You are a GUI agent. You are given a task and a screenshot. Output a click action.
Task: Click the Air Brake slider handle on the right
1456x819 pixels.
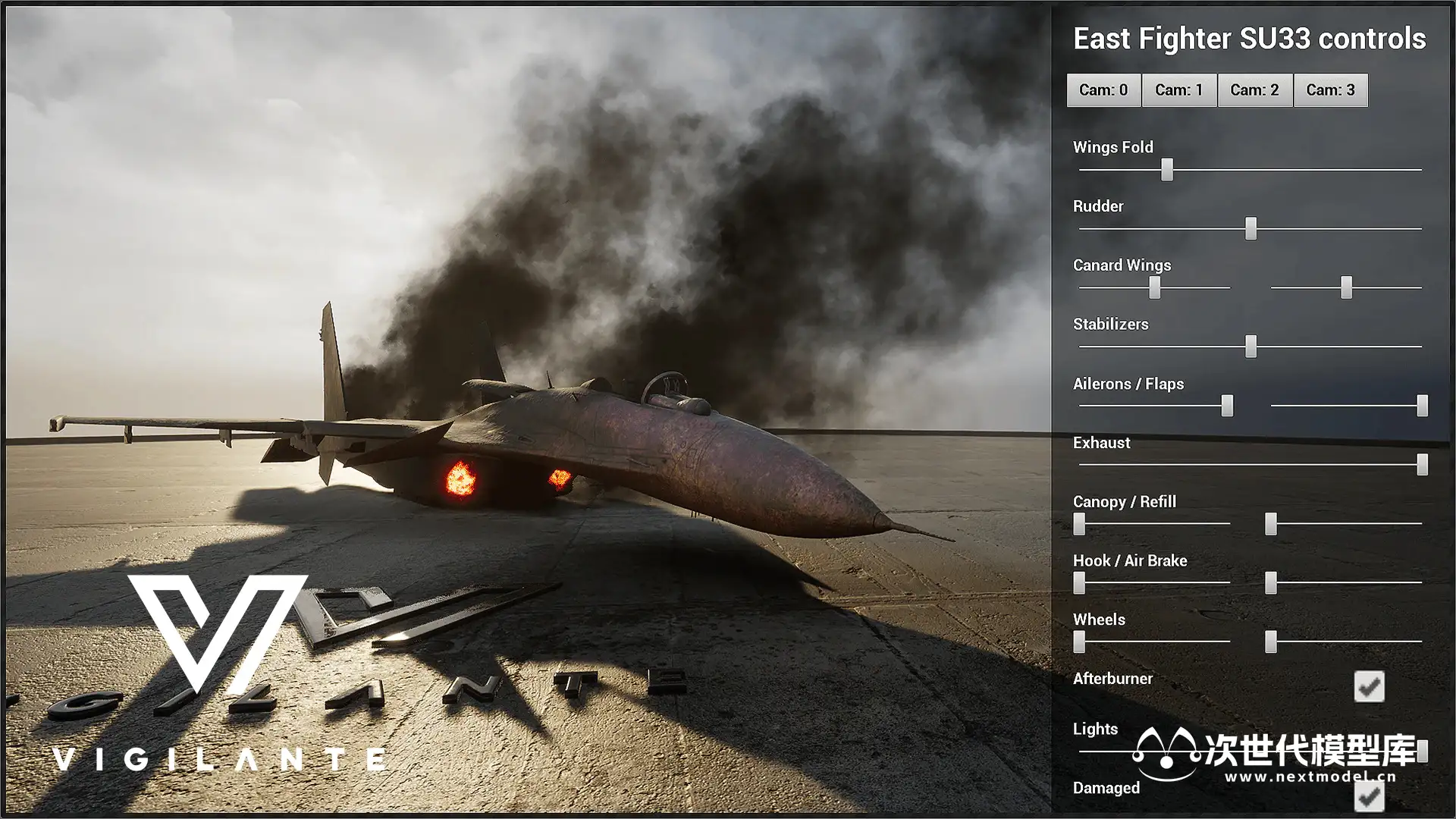pyautogui.click(x=1271, y=582)
